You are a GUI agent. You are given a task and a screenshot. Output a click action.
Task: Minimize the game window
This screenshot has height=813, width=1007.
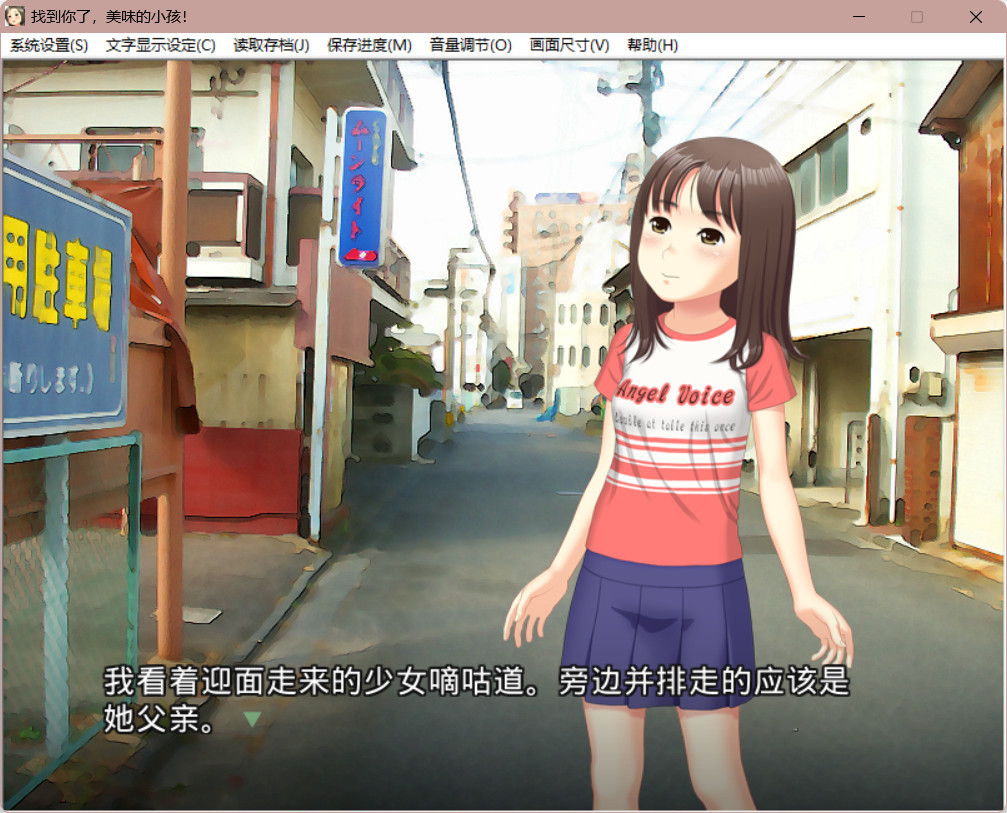coord(859,17)
